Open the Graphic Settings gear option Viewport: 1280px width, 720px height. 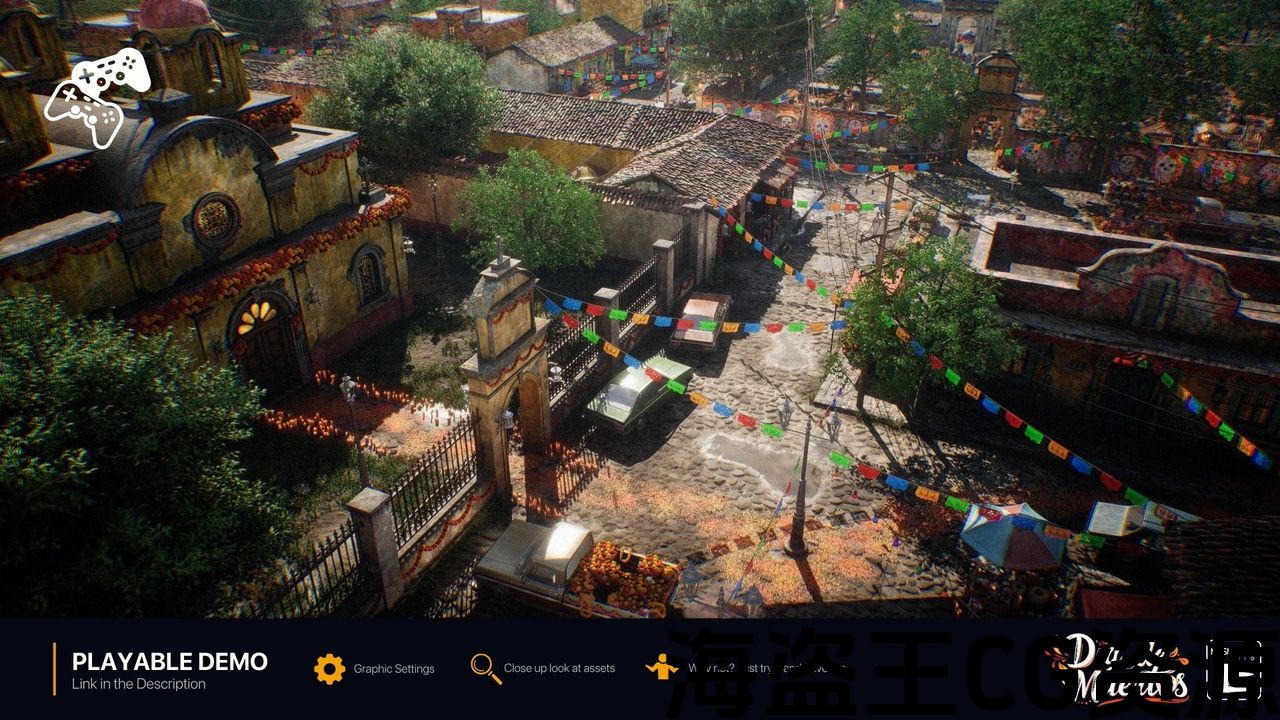coord(330,668)
